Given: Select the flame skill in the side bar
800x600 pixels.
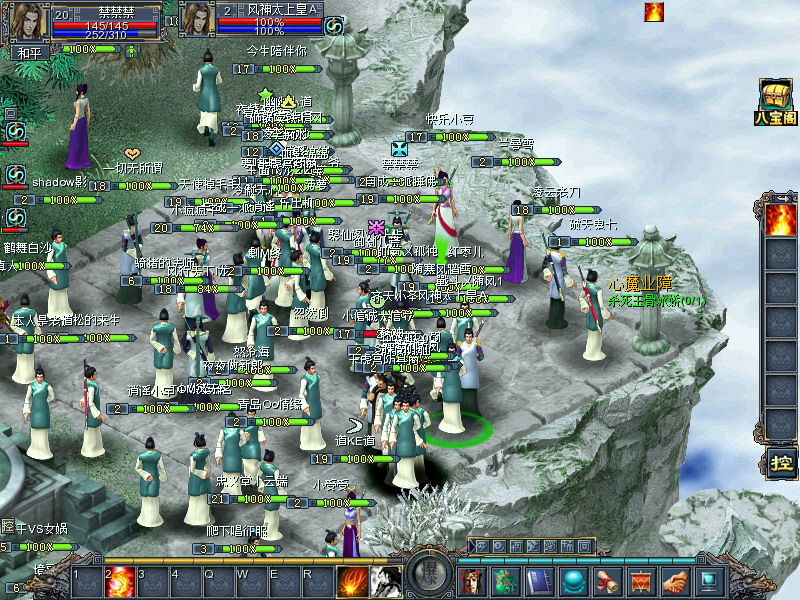Looking at the screenshot, I should point(780,219).
